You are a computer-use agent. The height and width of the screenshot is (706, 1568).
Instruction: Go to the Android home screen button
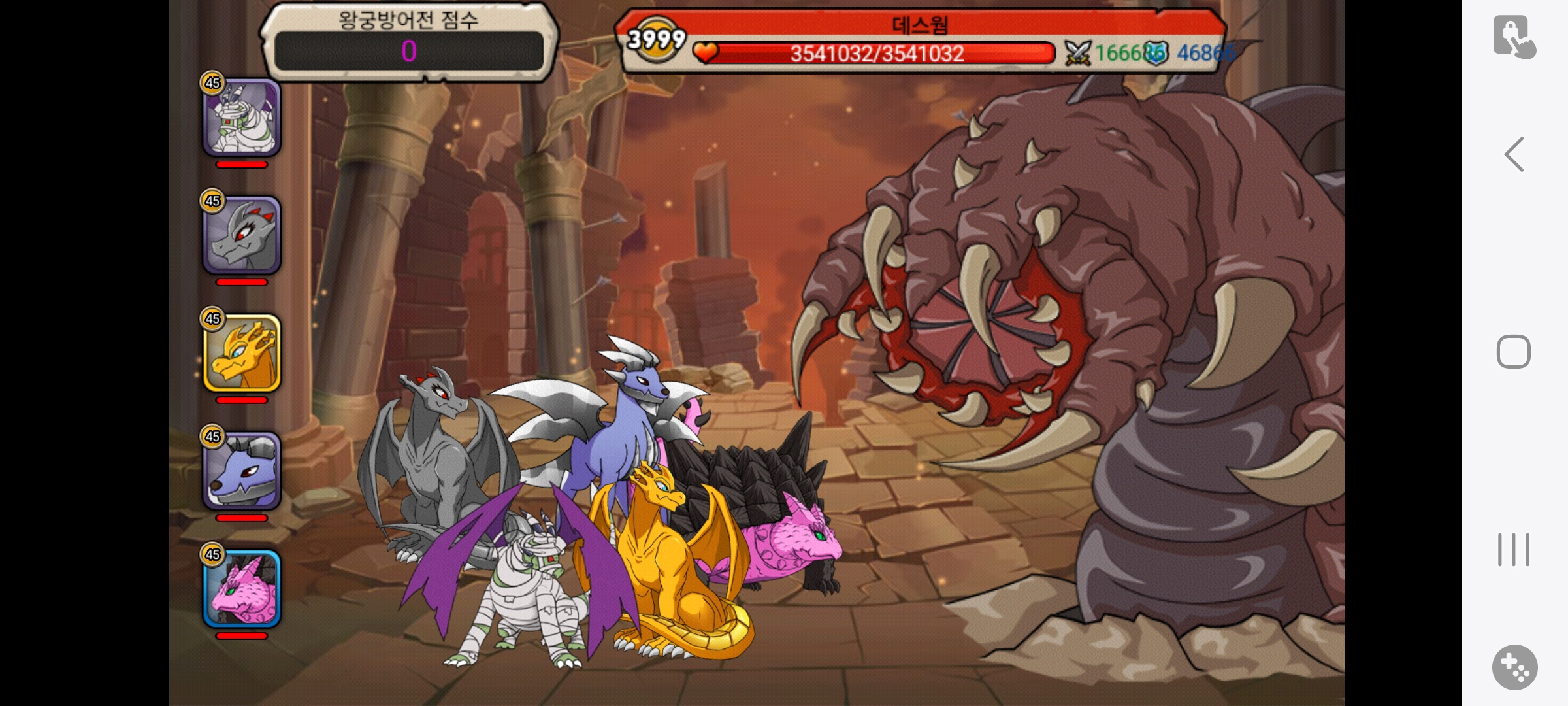pyautogui.click(x=1514, y=352)
